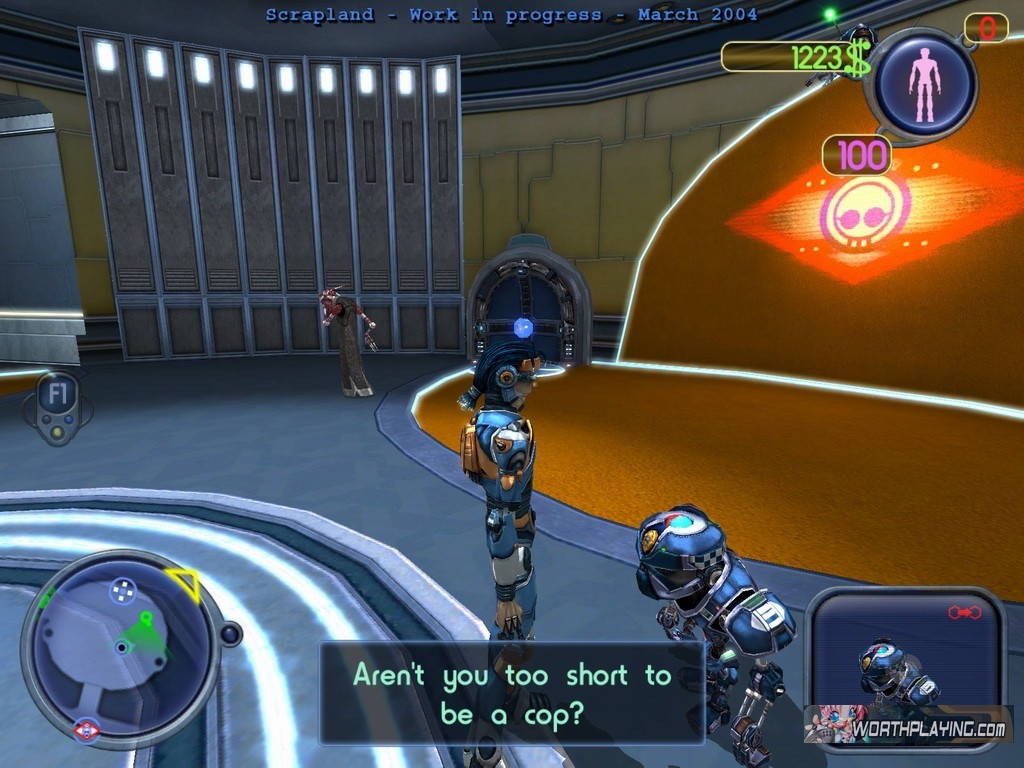Select the white four-dot marker on the minimap

tap(122, 590)
